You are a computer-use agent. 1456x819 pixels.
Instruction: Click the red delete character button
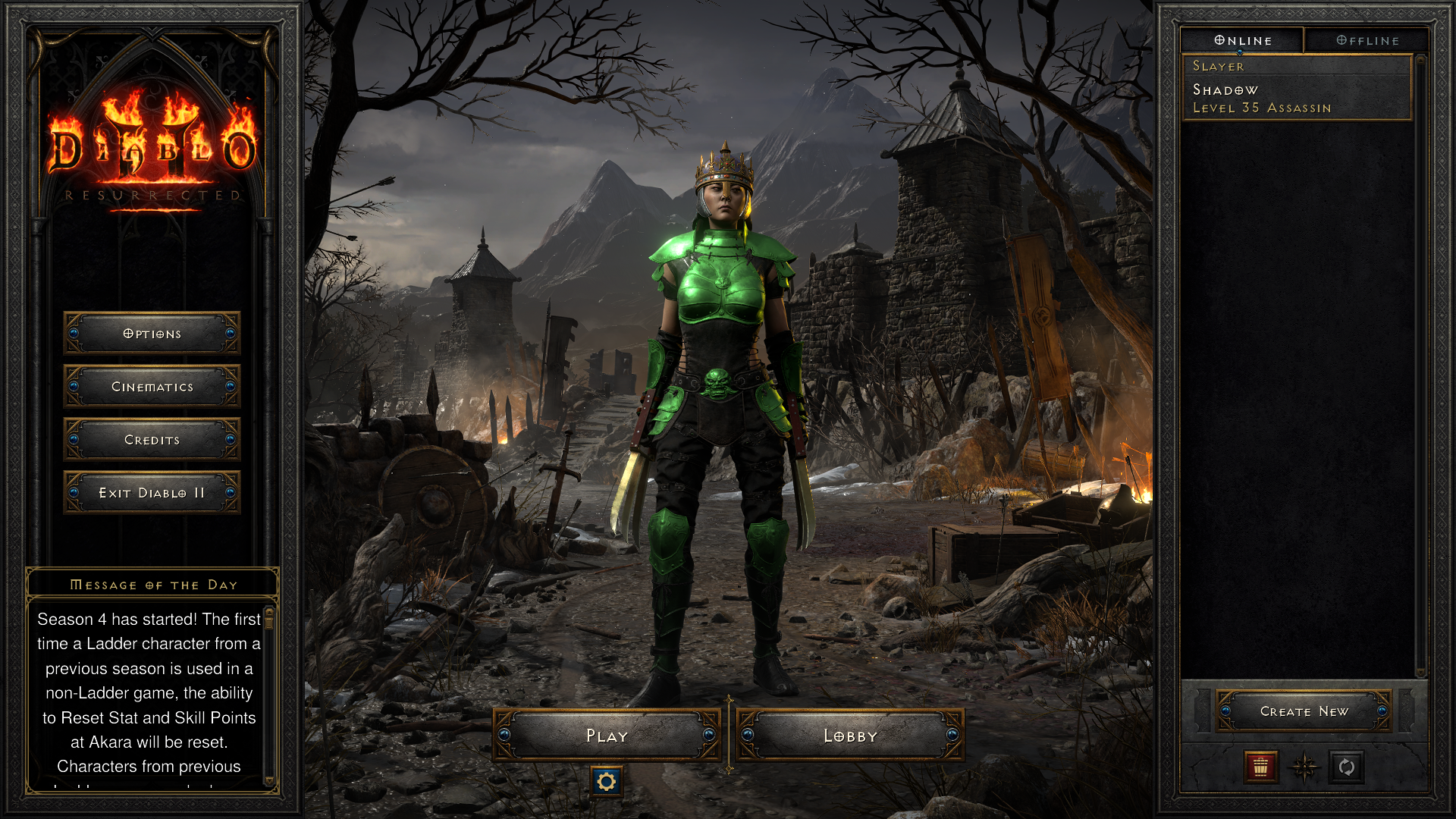point(1260,767)
